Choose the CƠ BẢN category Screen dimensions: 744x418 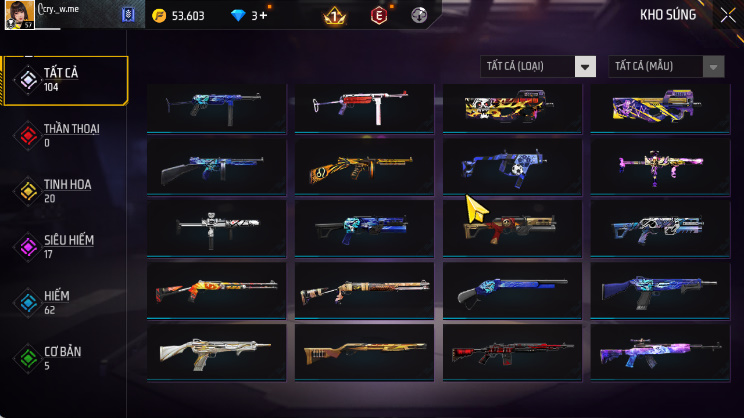pyautogui.click(x=66, y=357)
